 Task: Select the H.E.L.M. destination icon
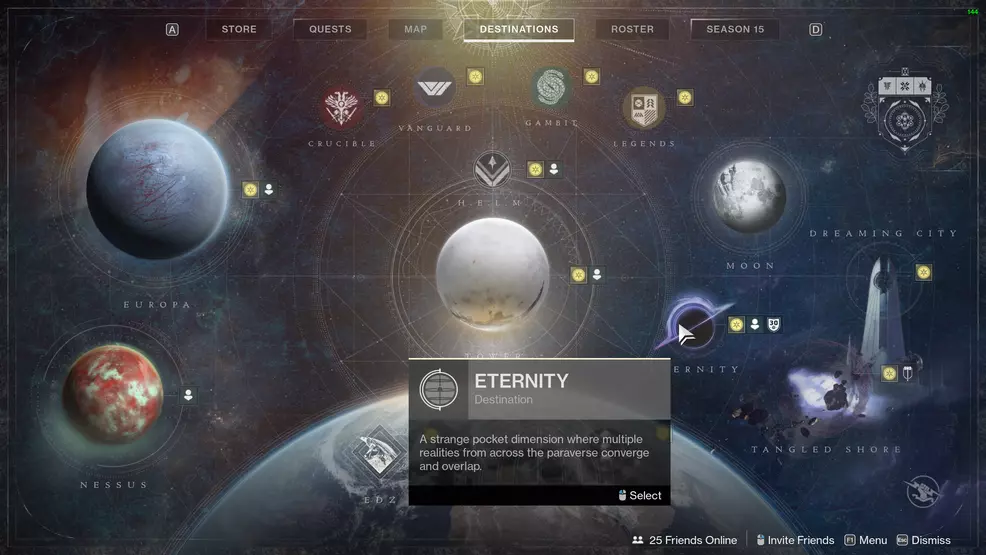tap(492, 169)
